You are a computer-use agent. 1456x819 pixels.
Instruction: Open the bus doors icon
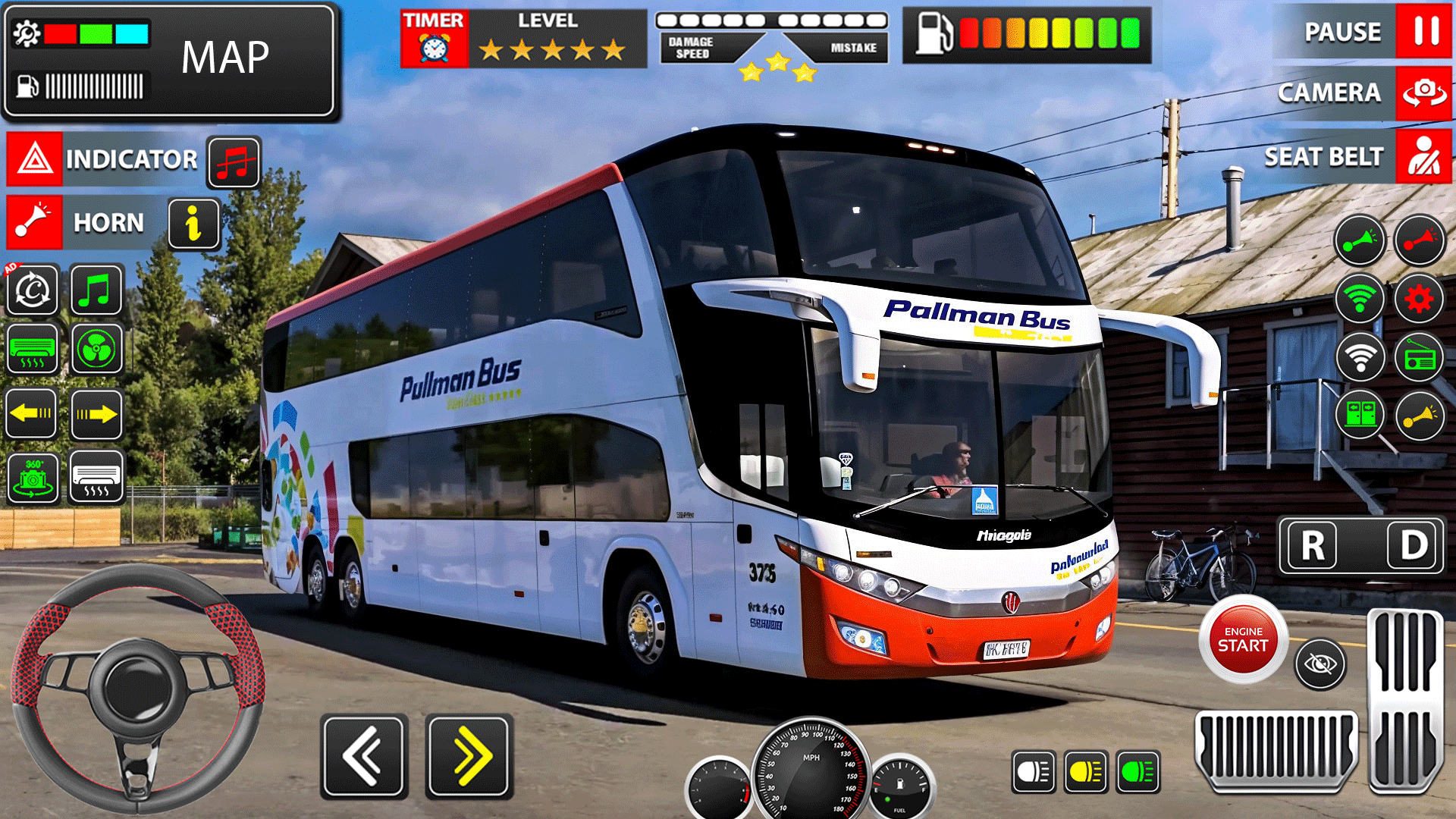1359,413
